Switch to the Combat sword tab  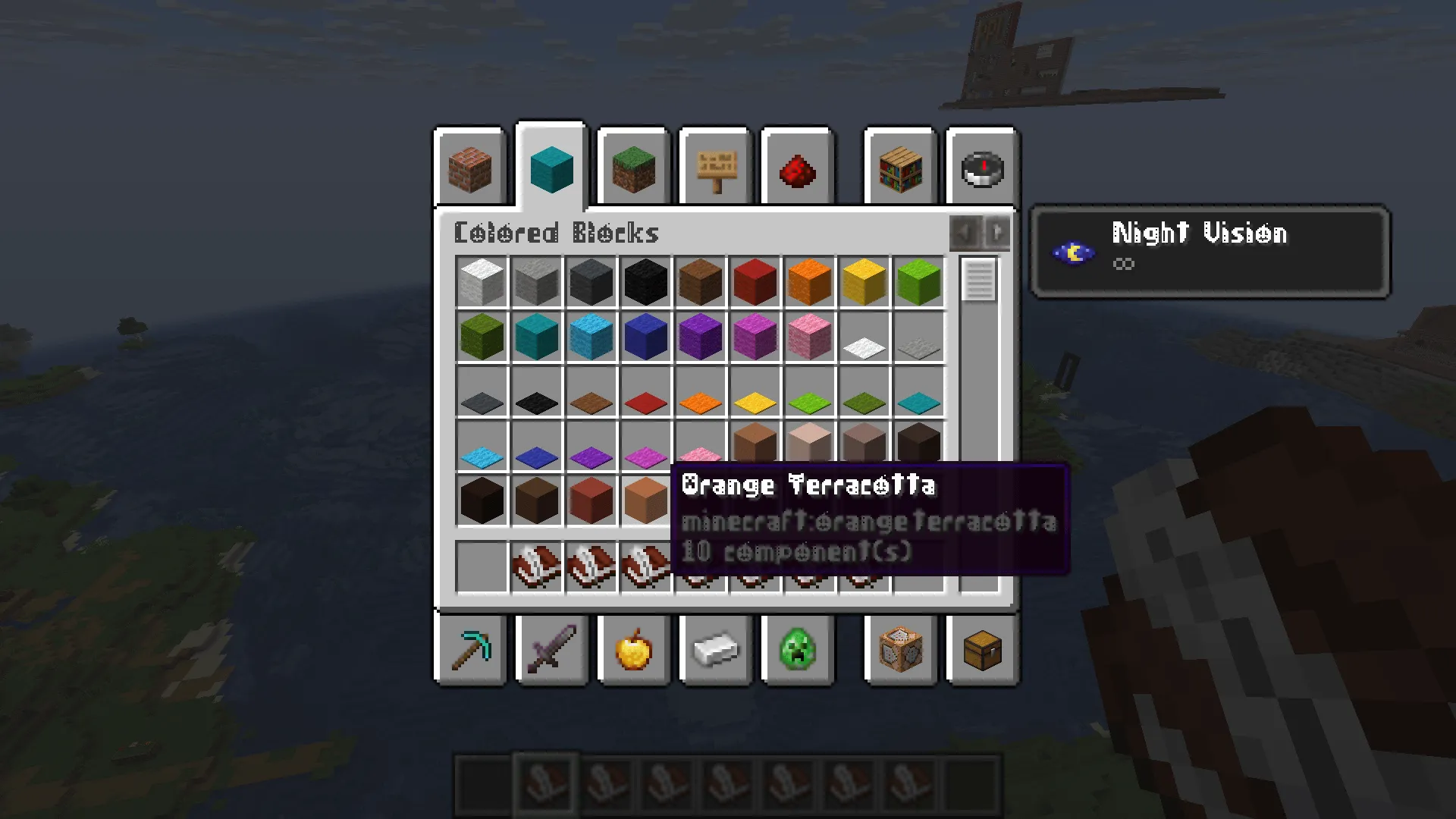[551, 651]
